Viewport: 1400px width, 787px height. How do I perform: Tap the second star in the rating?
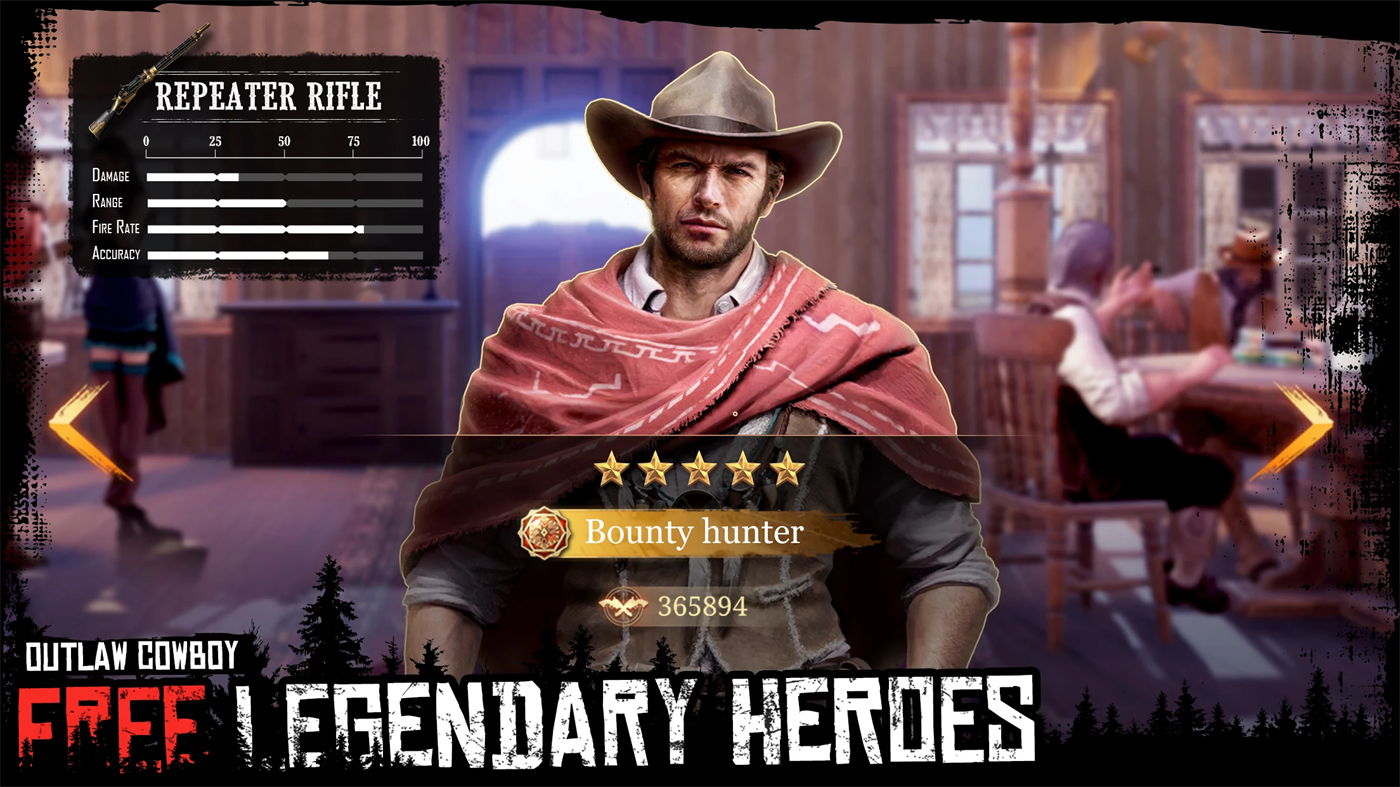[654, 470]
